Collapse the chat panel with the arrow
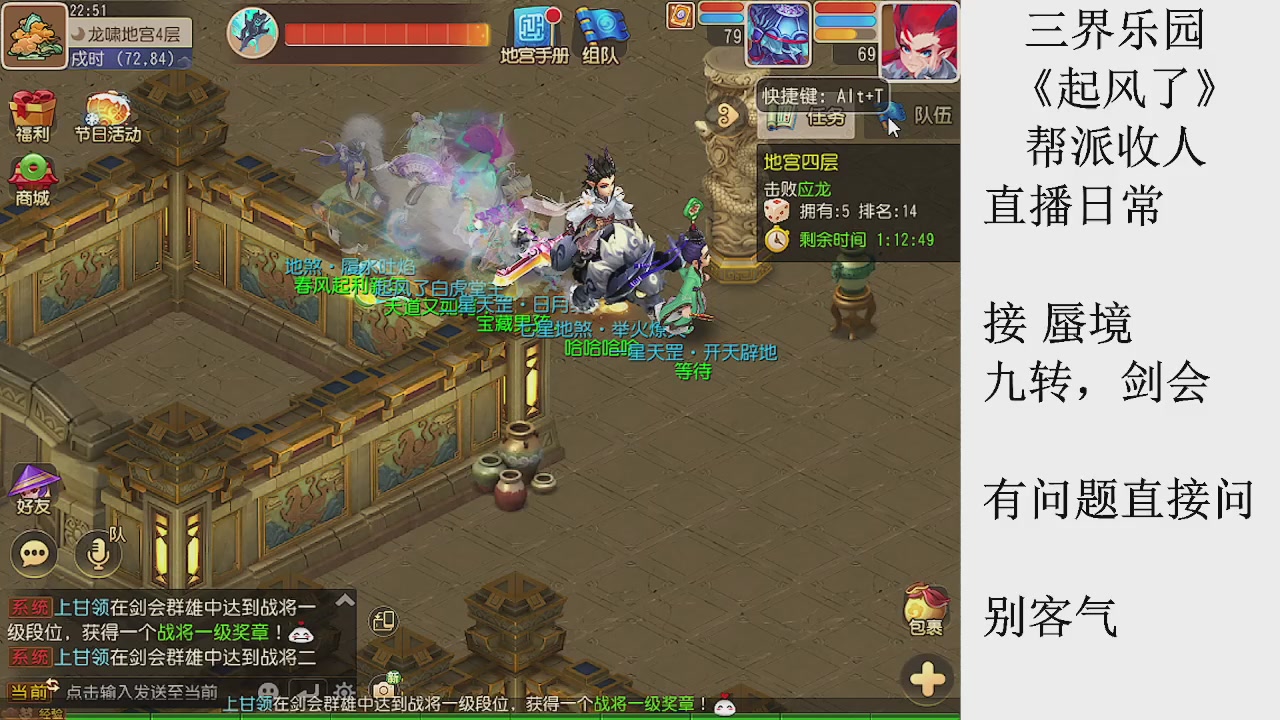This screenshot has width=1280, height=720. 344,598
